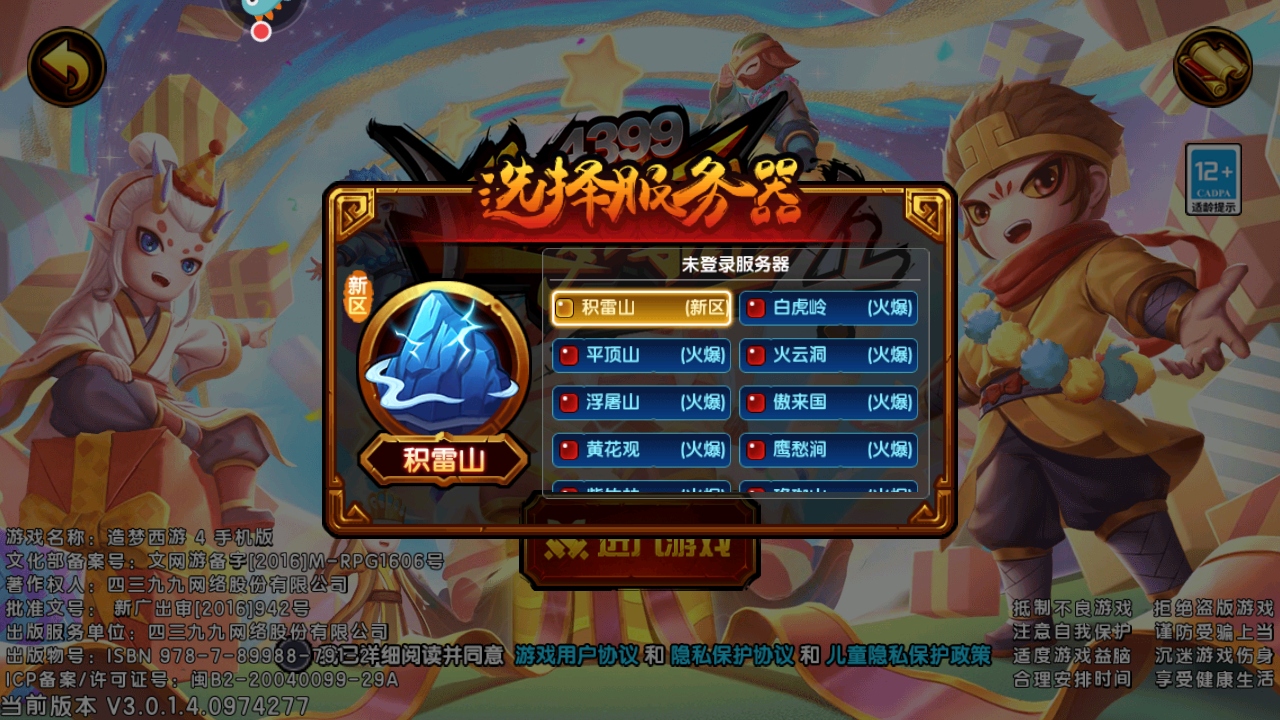Click the red status dot beside 白虎岭
Viewport: 1280px width, 720px height.
pyautogui.click(x=757, y=308)
